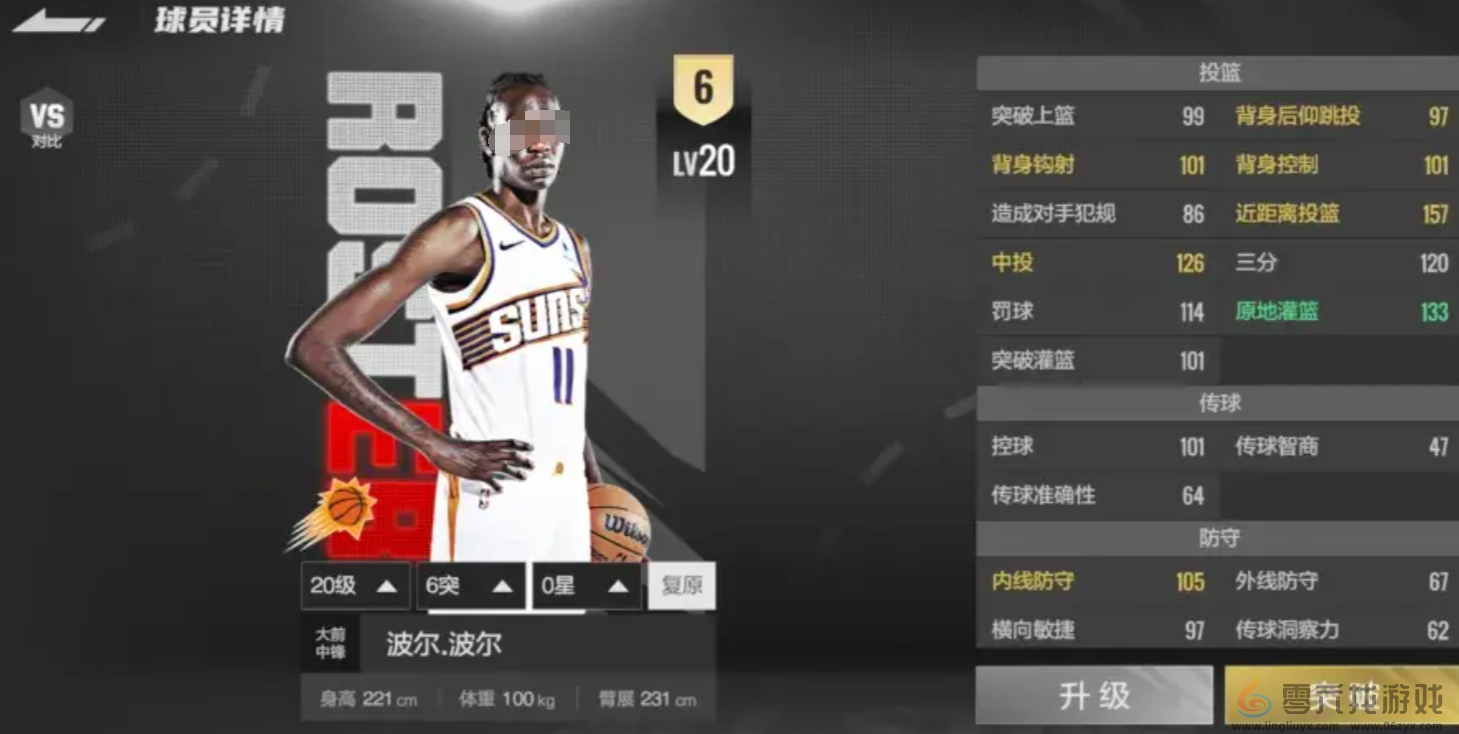Image resolution: width=1459 pixels, height=734 pixels.
Task: Click the 复原 reset button
Action: coord(682,586)
